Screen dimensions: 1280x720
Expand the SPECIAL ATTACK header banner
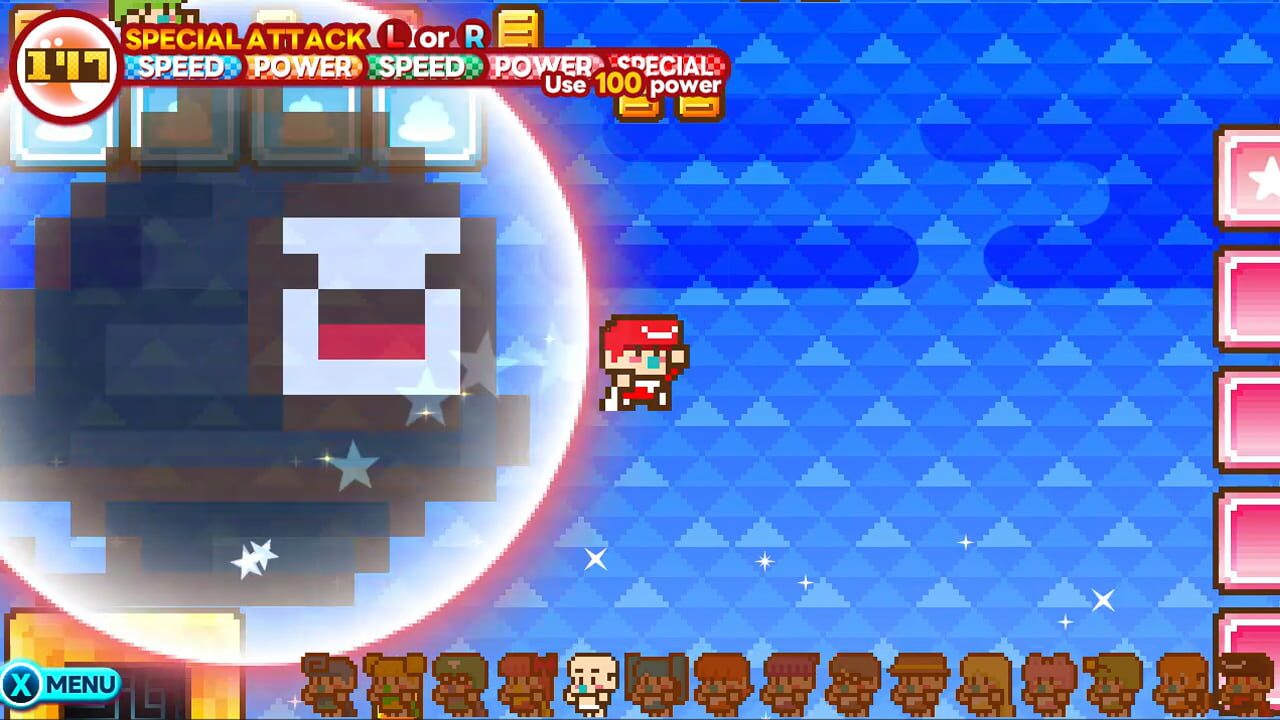pyautogui.click(x=300, y=40)
